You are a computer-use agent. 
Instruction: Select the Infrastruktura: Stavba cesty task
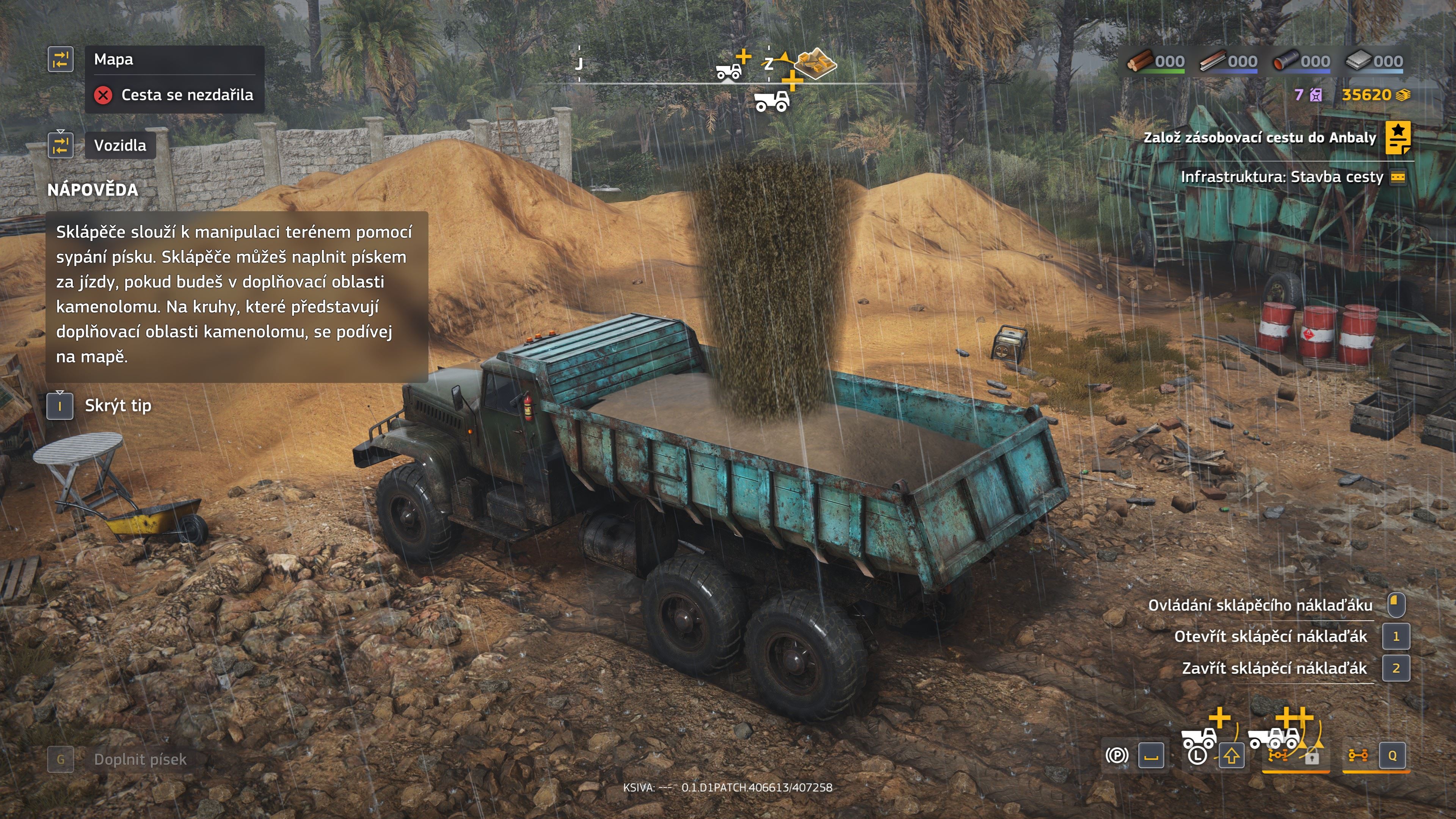[1281, 177]
